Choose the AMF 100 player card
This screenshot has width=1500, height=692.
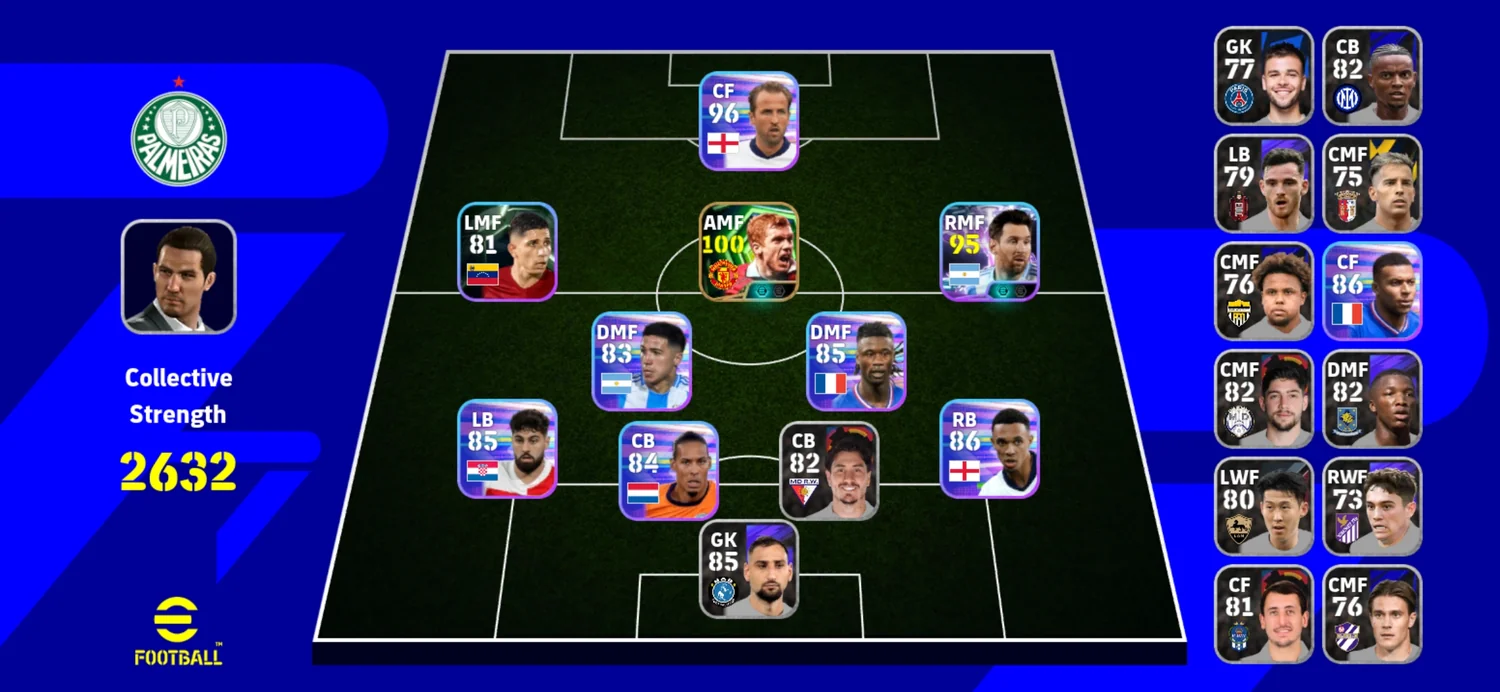click(x=749, y=251)
